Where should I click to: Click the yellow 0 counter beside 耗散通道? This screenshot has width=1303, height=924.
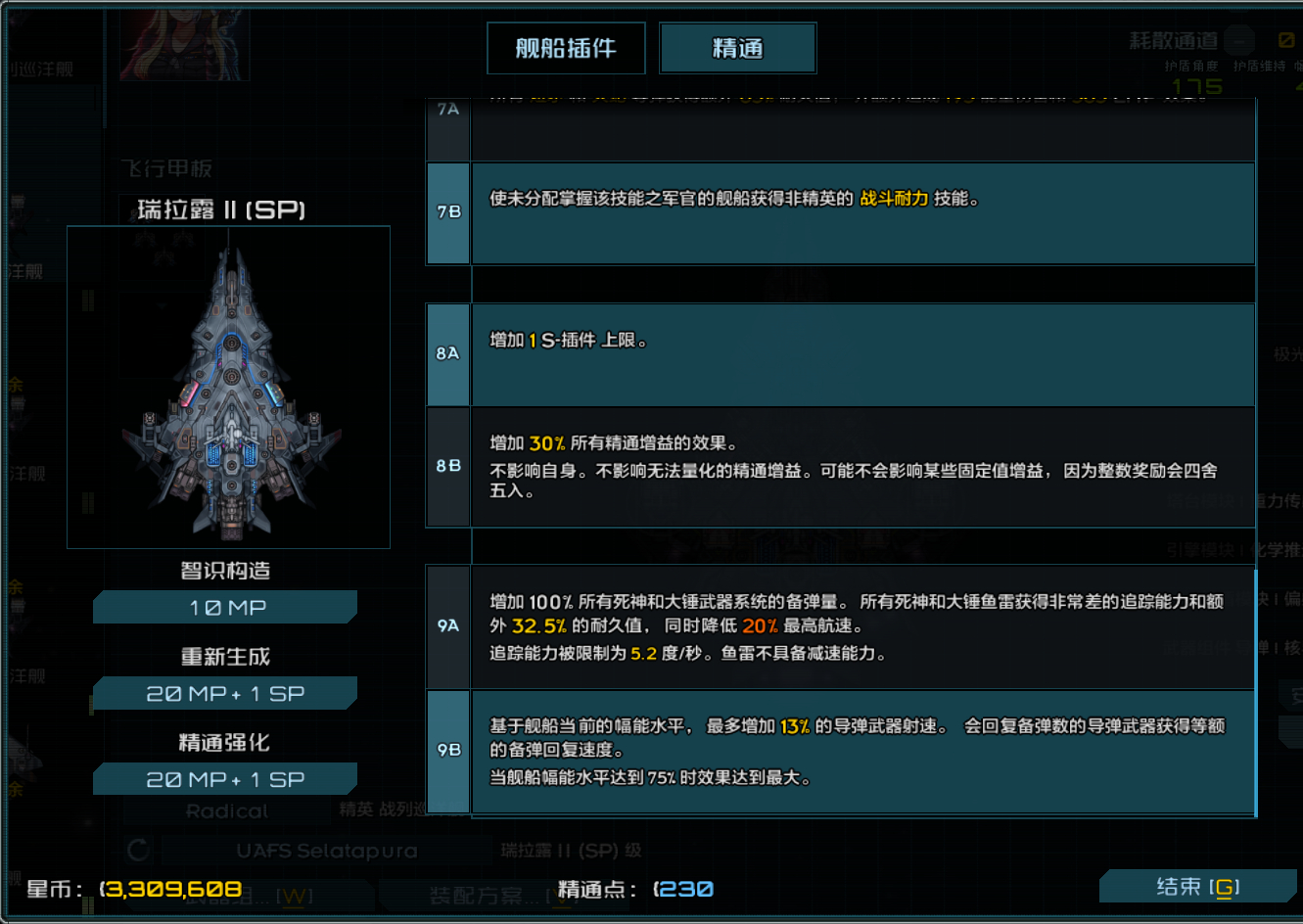1286,41
